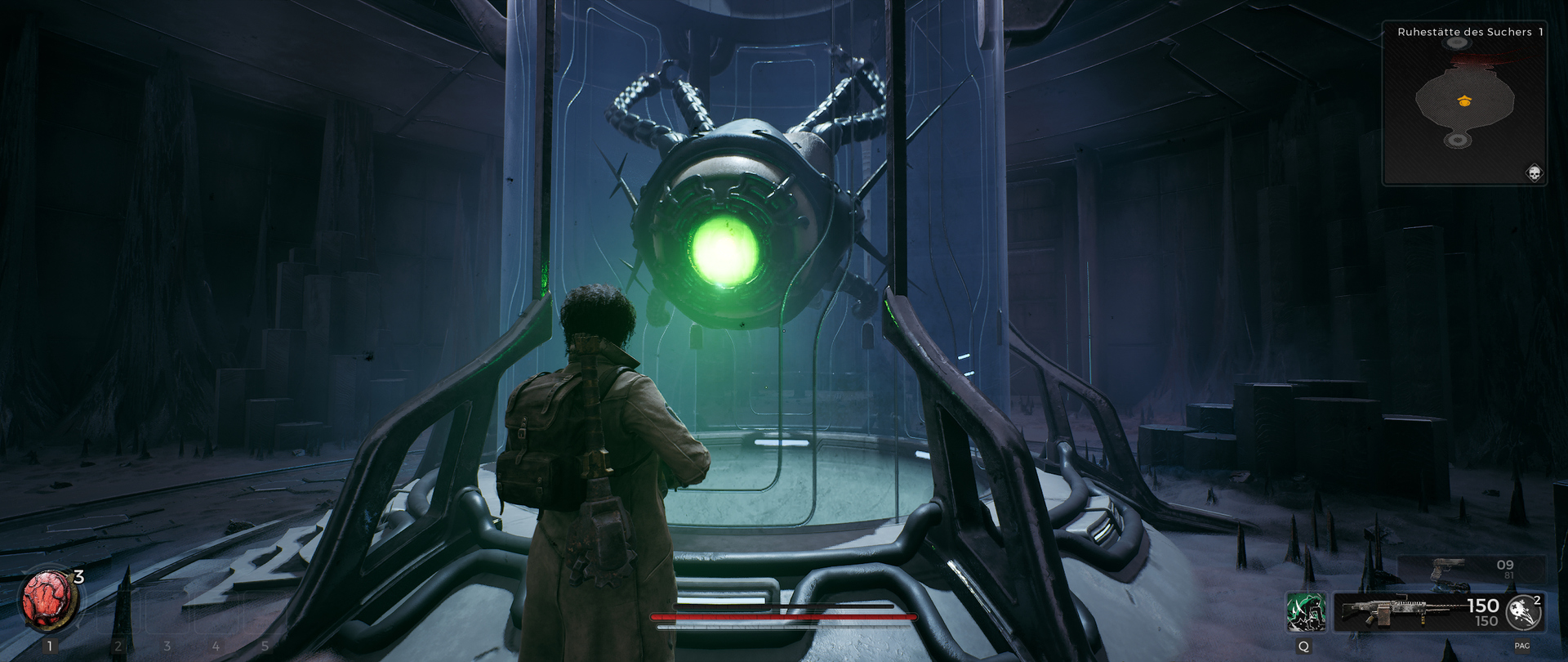Click the skull marker on the minimap
The height and width of the screenshot is (662, 1568).
[1534, 172]
